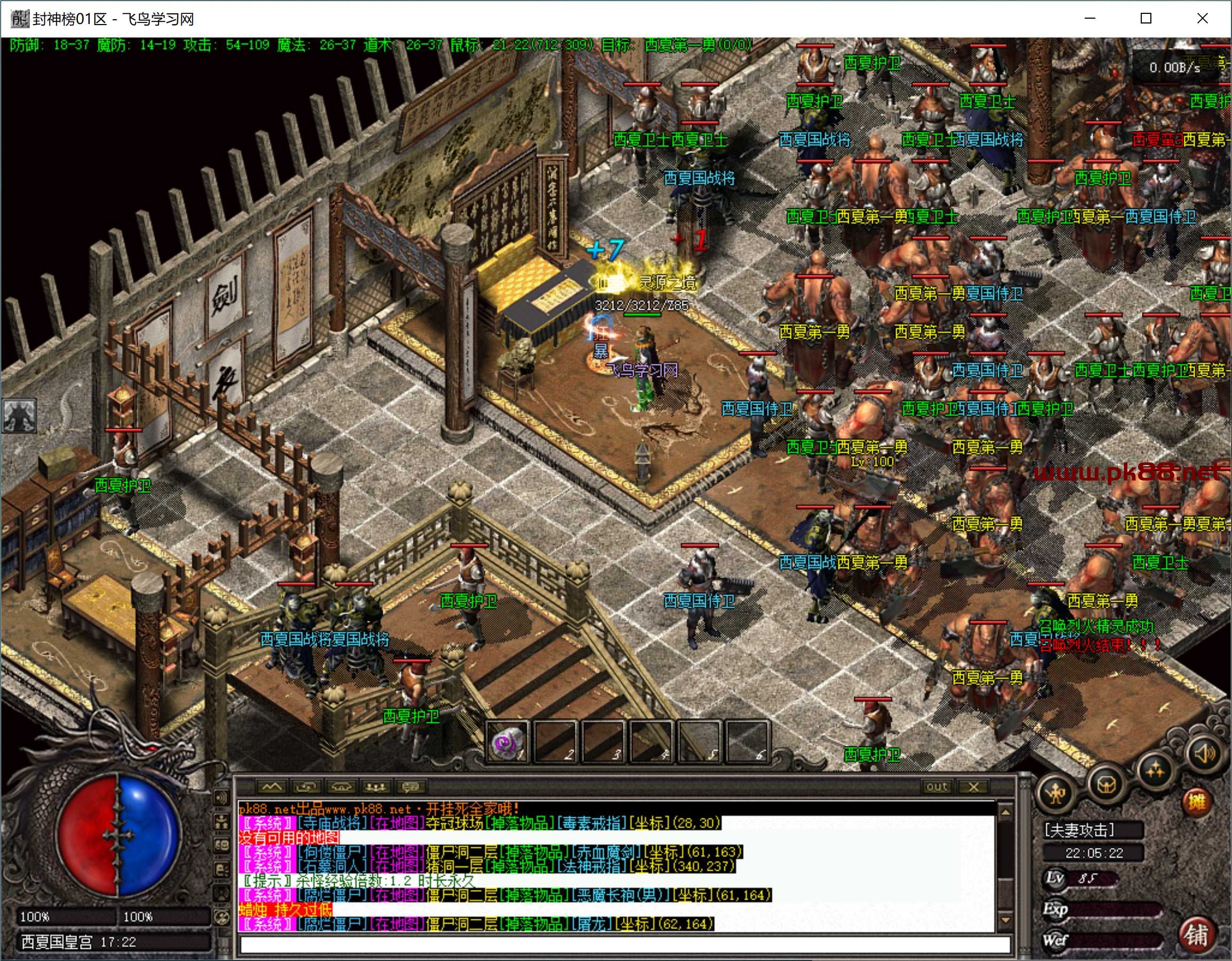Viewport: 1232px width, 961px height.
Task: Click the sound-wave channel icon left of chat
Action: pos(221,797)
